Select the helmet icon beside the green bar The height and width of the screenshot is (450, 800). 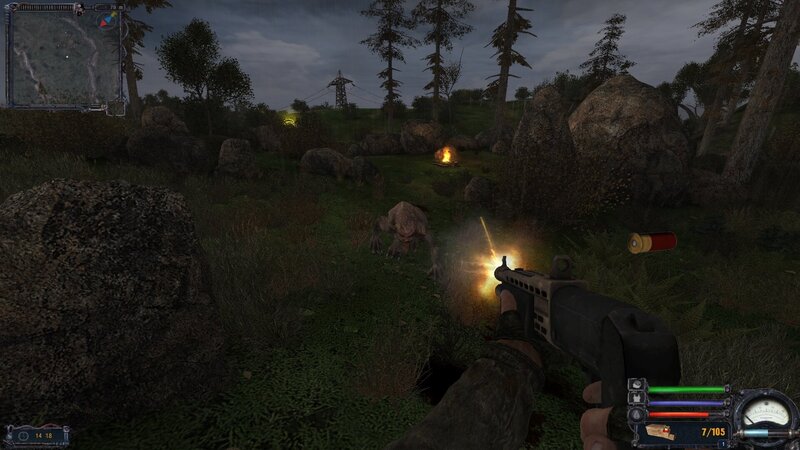click(x=637, y=386)
